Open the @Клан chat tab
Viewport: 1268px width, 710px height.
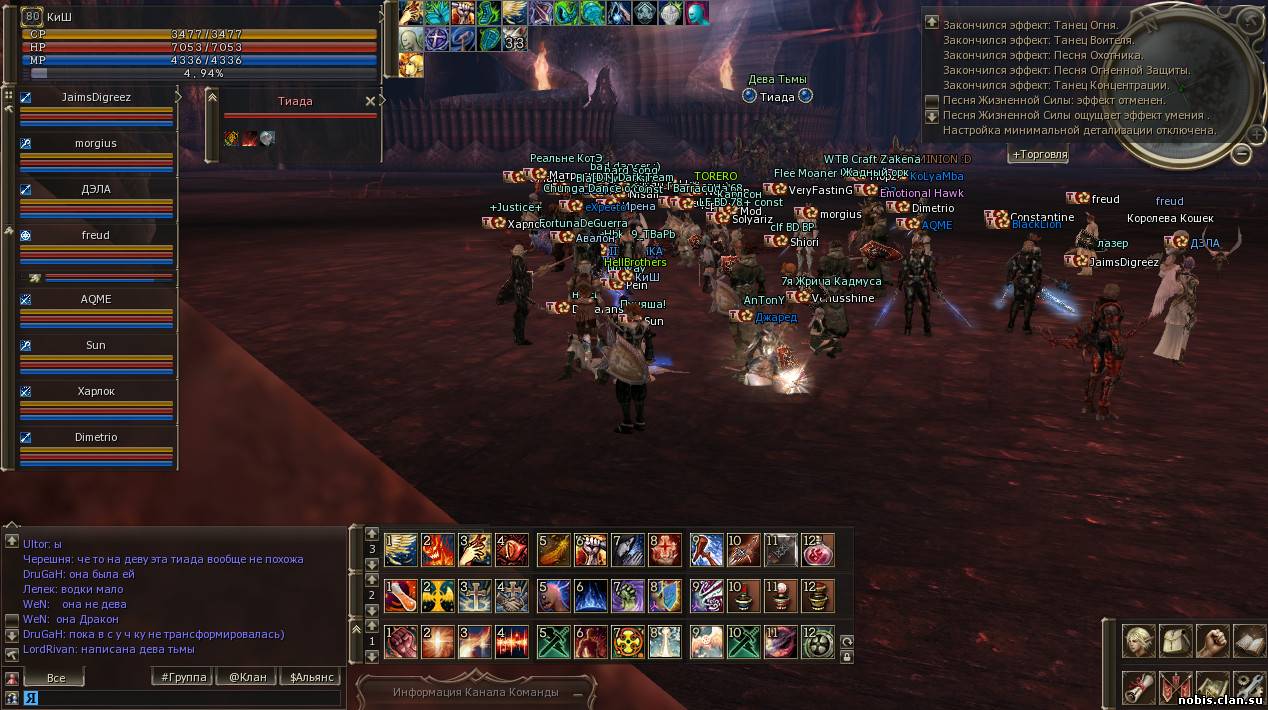tap(247, 677)
